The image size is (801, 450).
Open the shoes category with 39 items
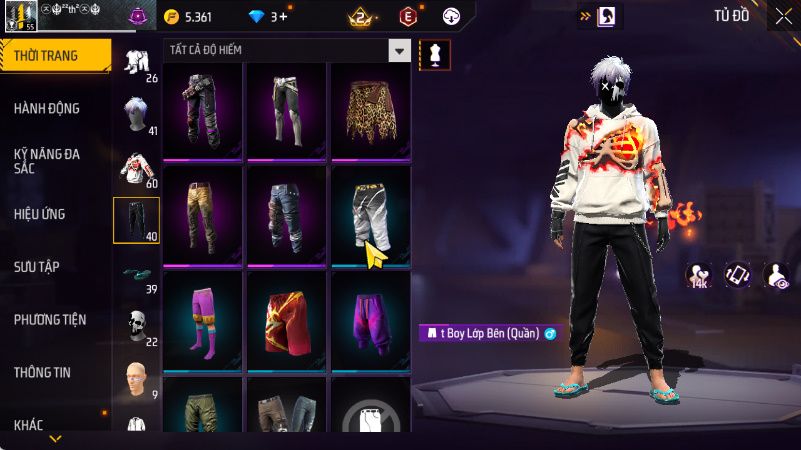pyautogui.click(x=136, y=275)
